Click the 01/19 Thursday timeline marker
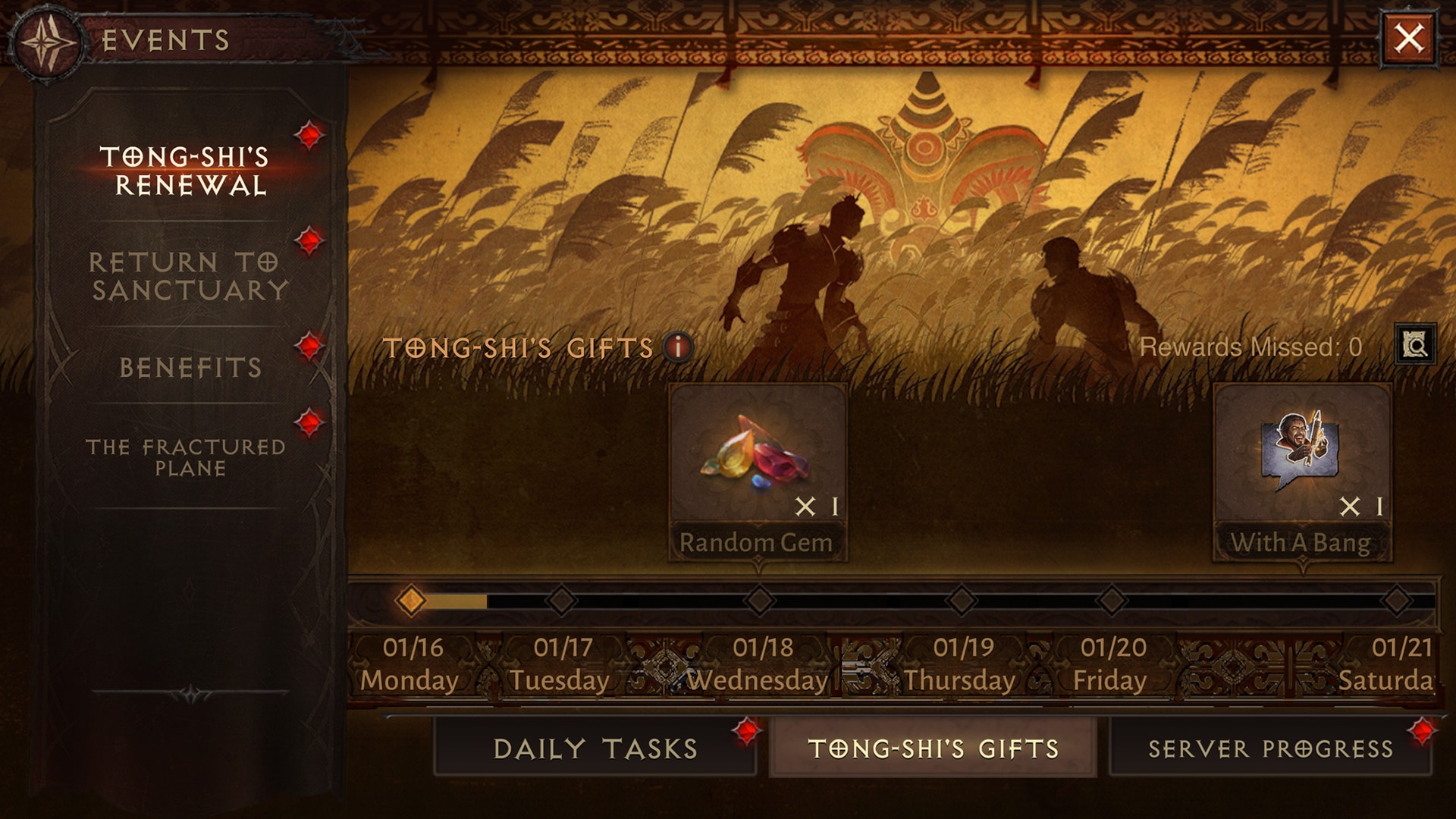The image size is (1456, 819). click(x=962, y=601)
